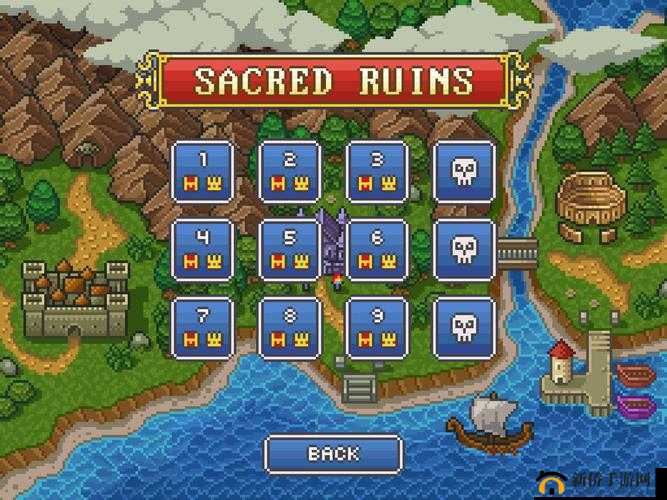Open level 3 in Sacred Ruins

[x=377, y=171]
